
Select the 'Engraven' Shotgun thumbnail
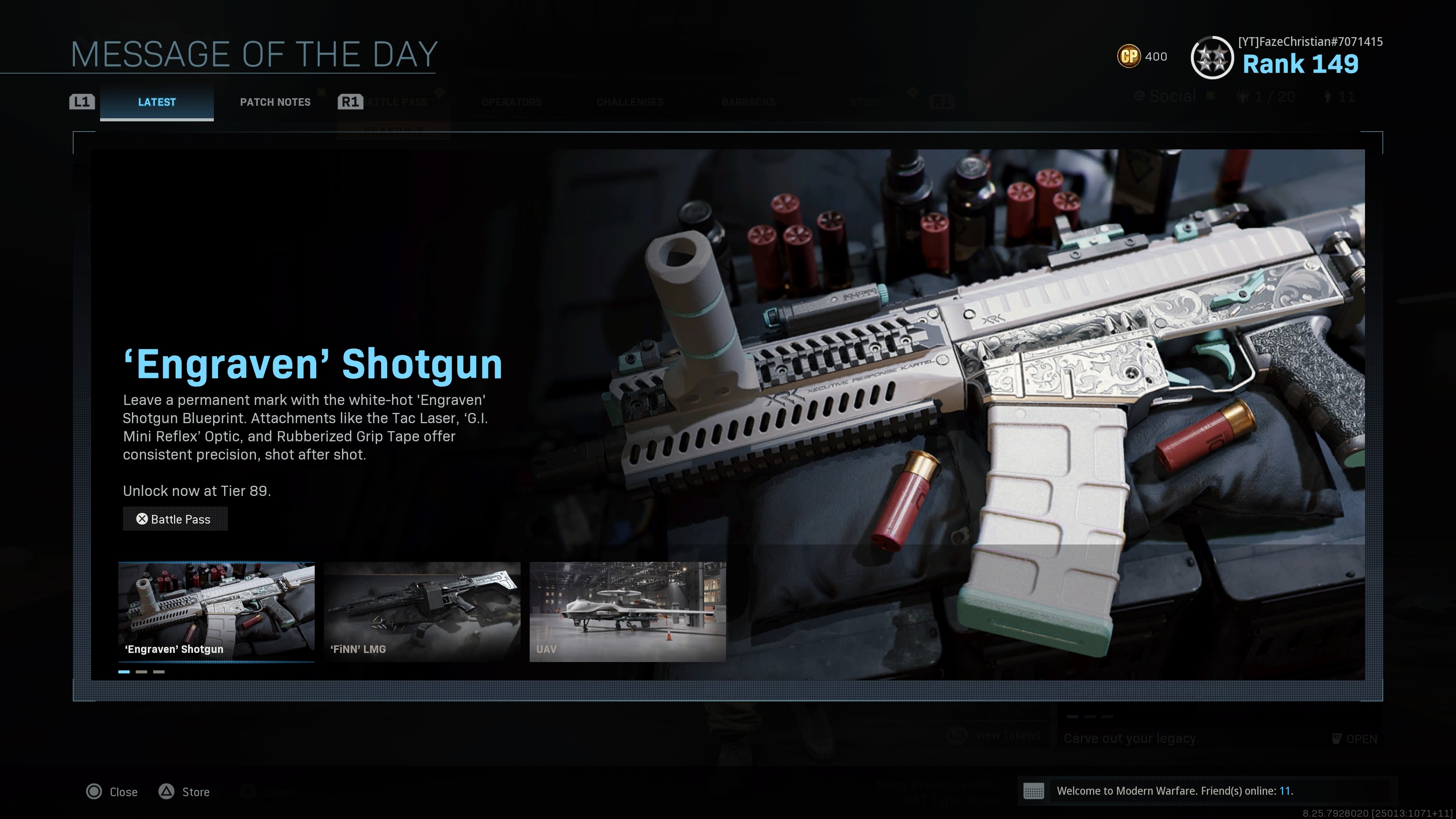coord(216,611)
